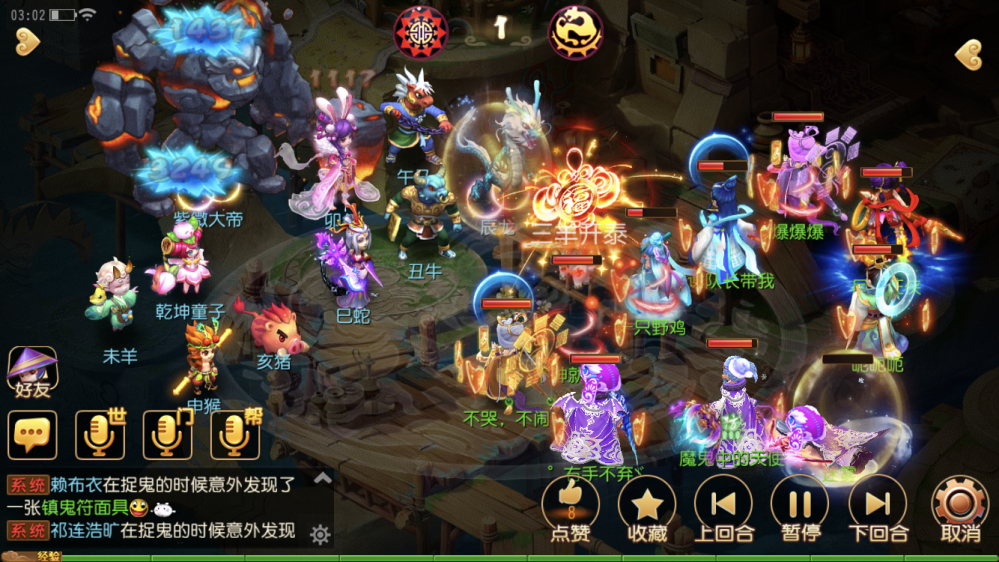The width and height of the screenshot is (999, 562).
Task: Click the golden arrow at top-right corner
Action: pyautogui.click(x=967, y=54)
